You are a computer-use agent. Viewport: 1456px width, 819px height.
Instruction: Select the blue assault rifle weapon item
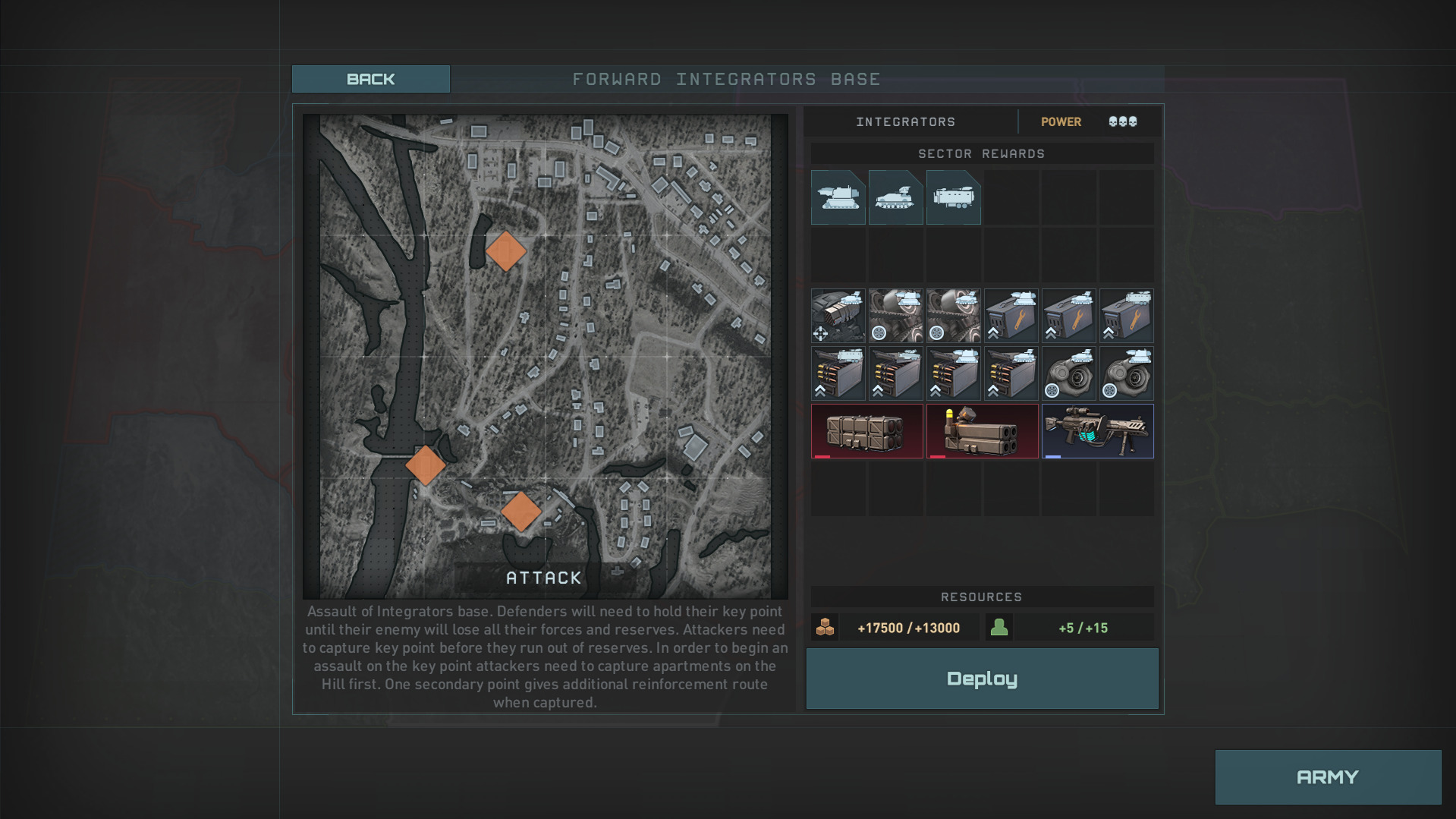coord(1097,430)
